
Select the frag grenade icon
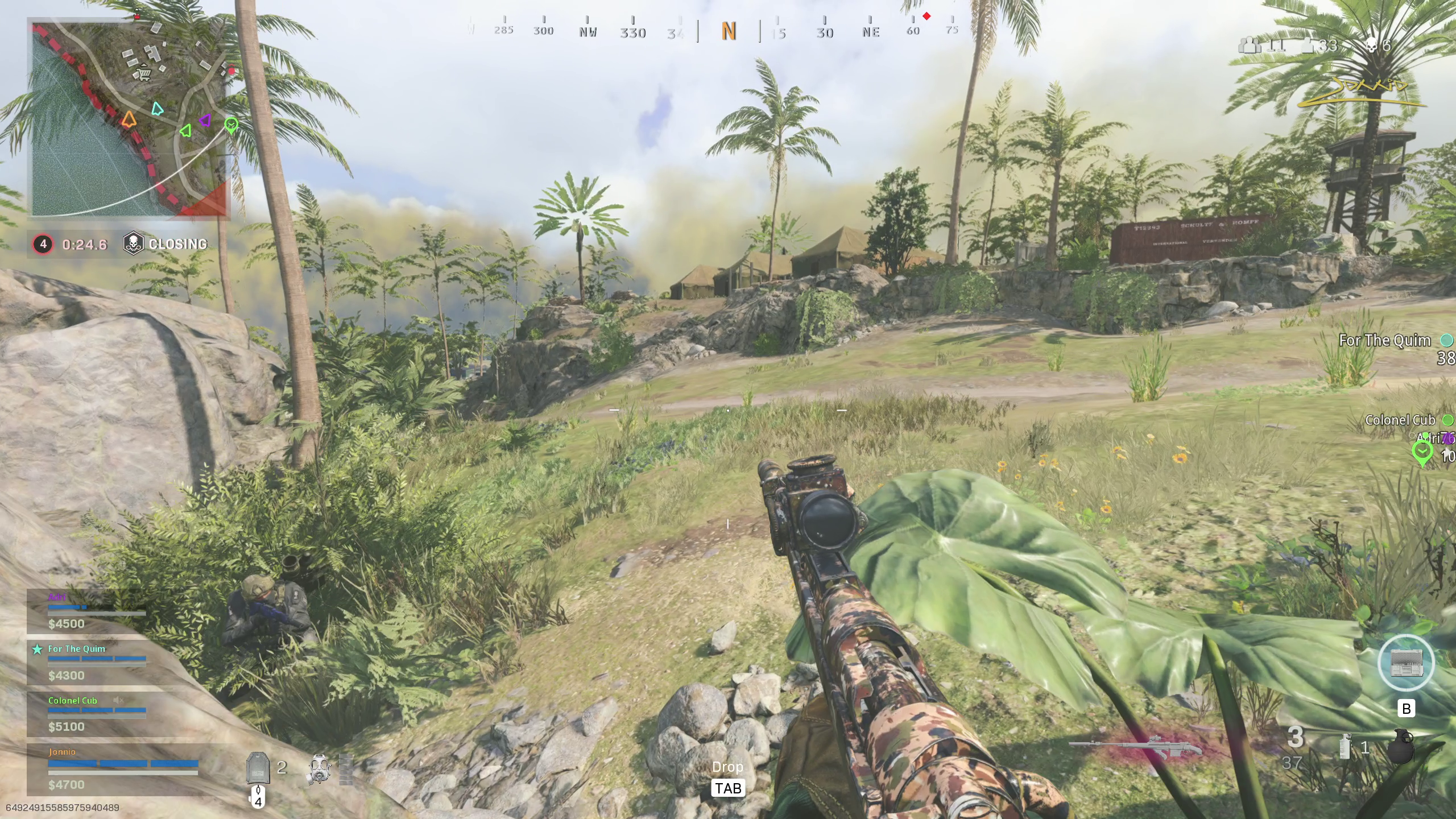point(1401,746)
